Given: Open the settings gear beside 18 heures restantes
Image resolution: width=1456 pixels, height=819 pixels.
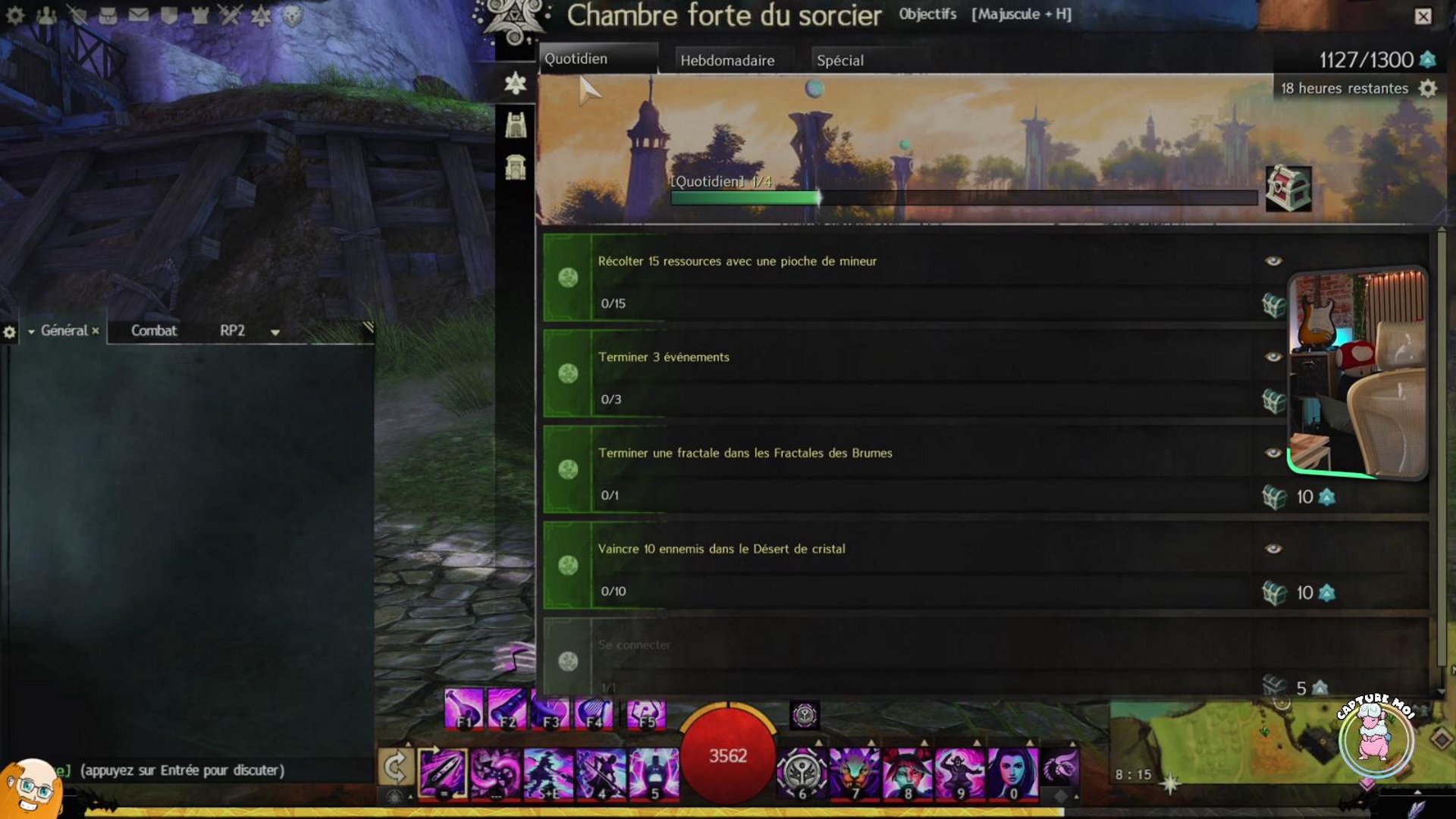Looking at the screenshot, I should tap(1428, 89).
